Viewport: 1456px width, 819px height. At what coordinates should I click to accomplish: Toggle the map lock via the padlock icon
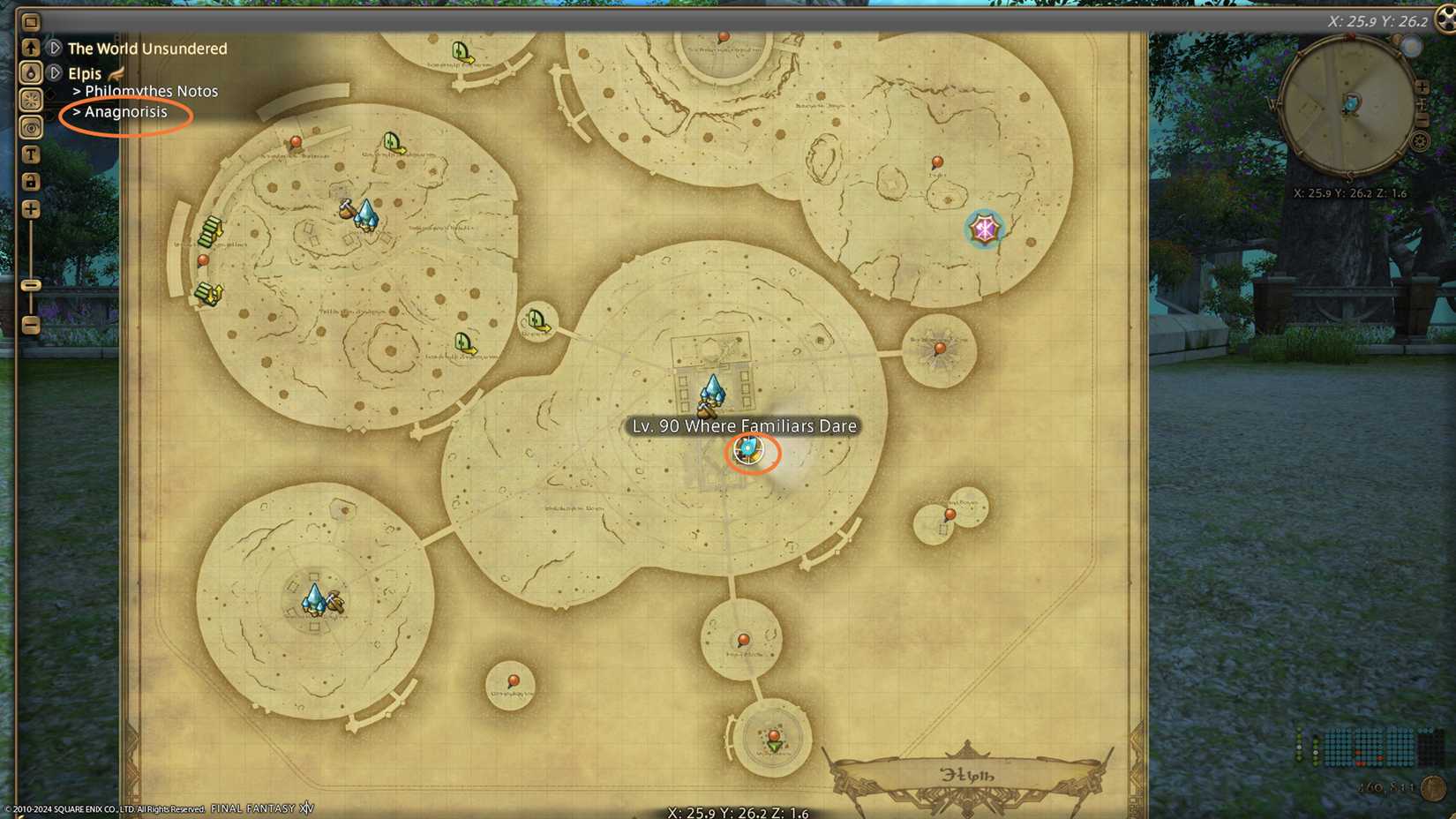coord(31,182)
